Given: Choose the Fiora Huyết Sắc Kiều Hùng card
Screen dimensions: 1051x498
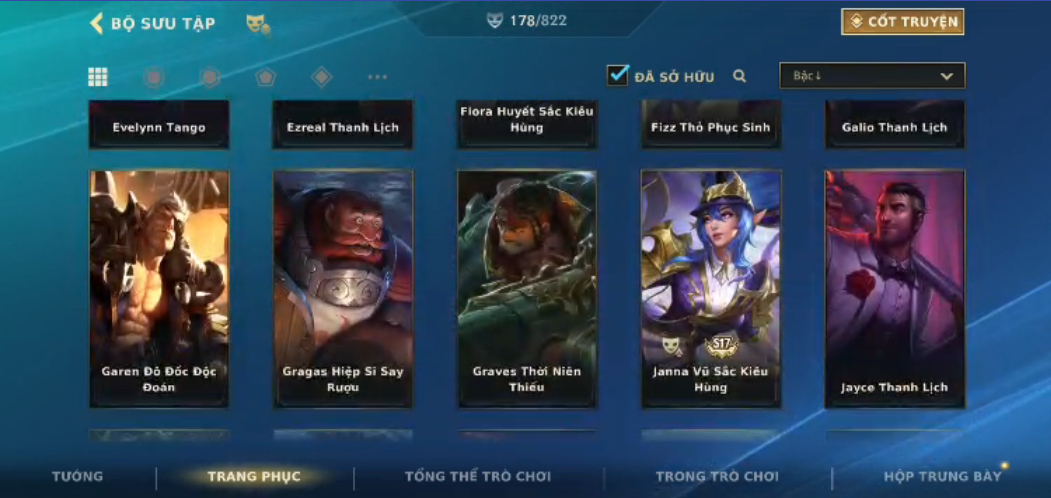Looking at the screenshot, I should pyautogui.click(x=527, y=123).
